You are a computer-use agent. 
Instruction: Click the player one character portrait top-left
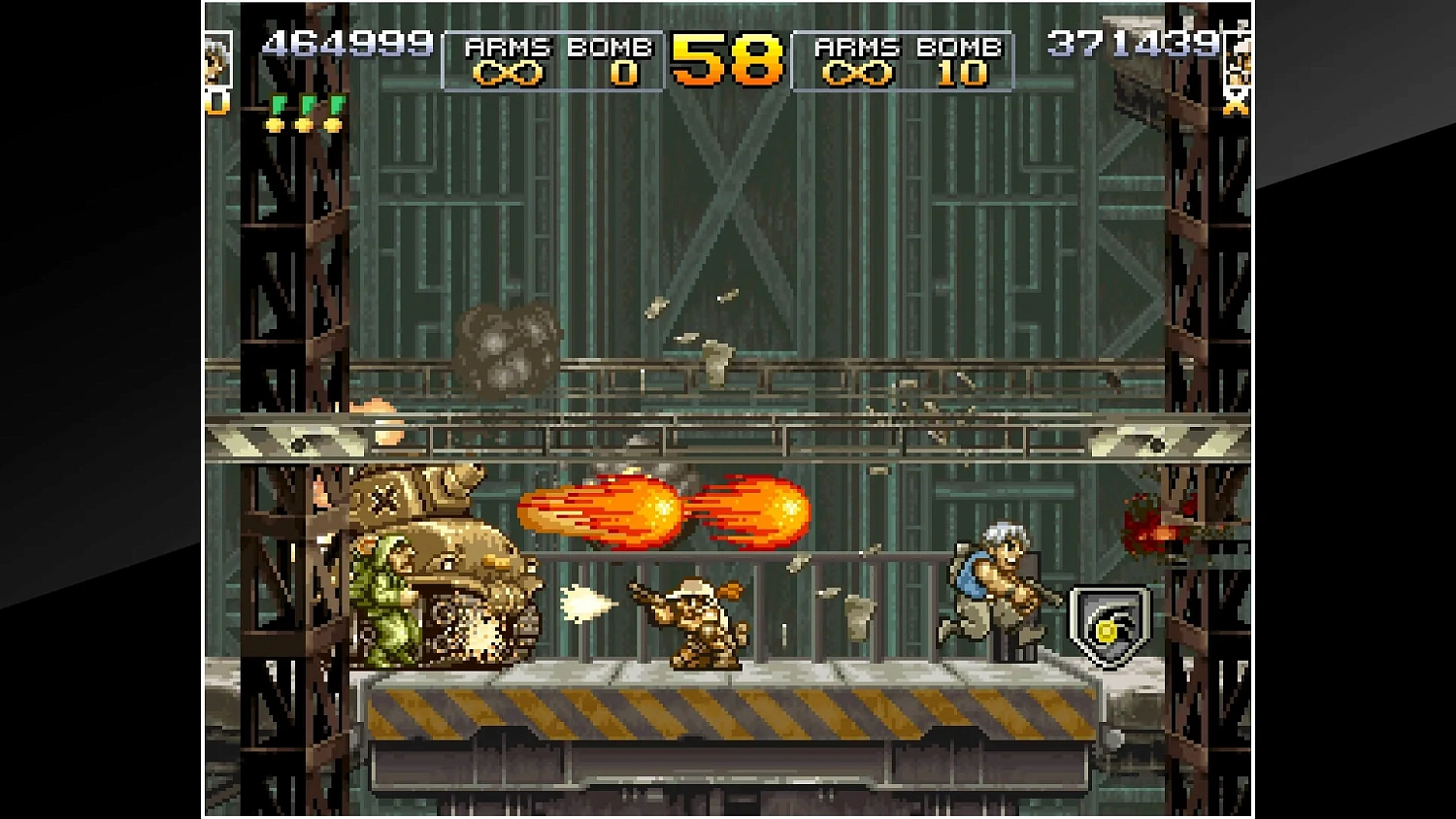pyautogui.click(x=215, y=60)
